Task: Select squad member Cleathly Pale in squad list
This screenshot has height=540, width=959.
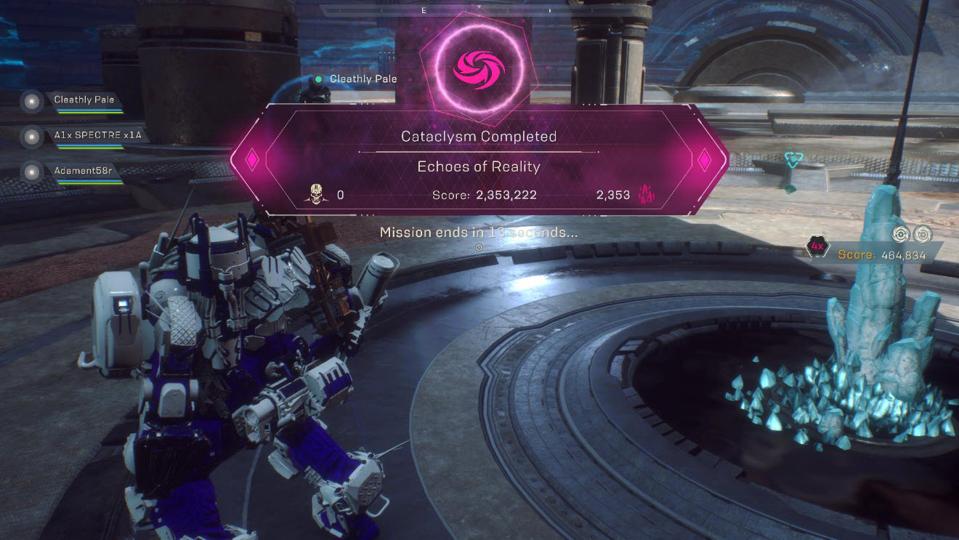Action: 84,100
